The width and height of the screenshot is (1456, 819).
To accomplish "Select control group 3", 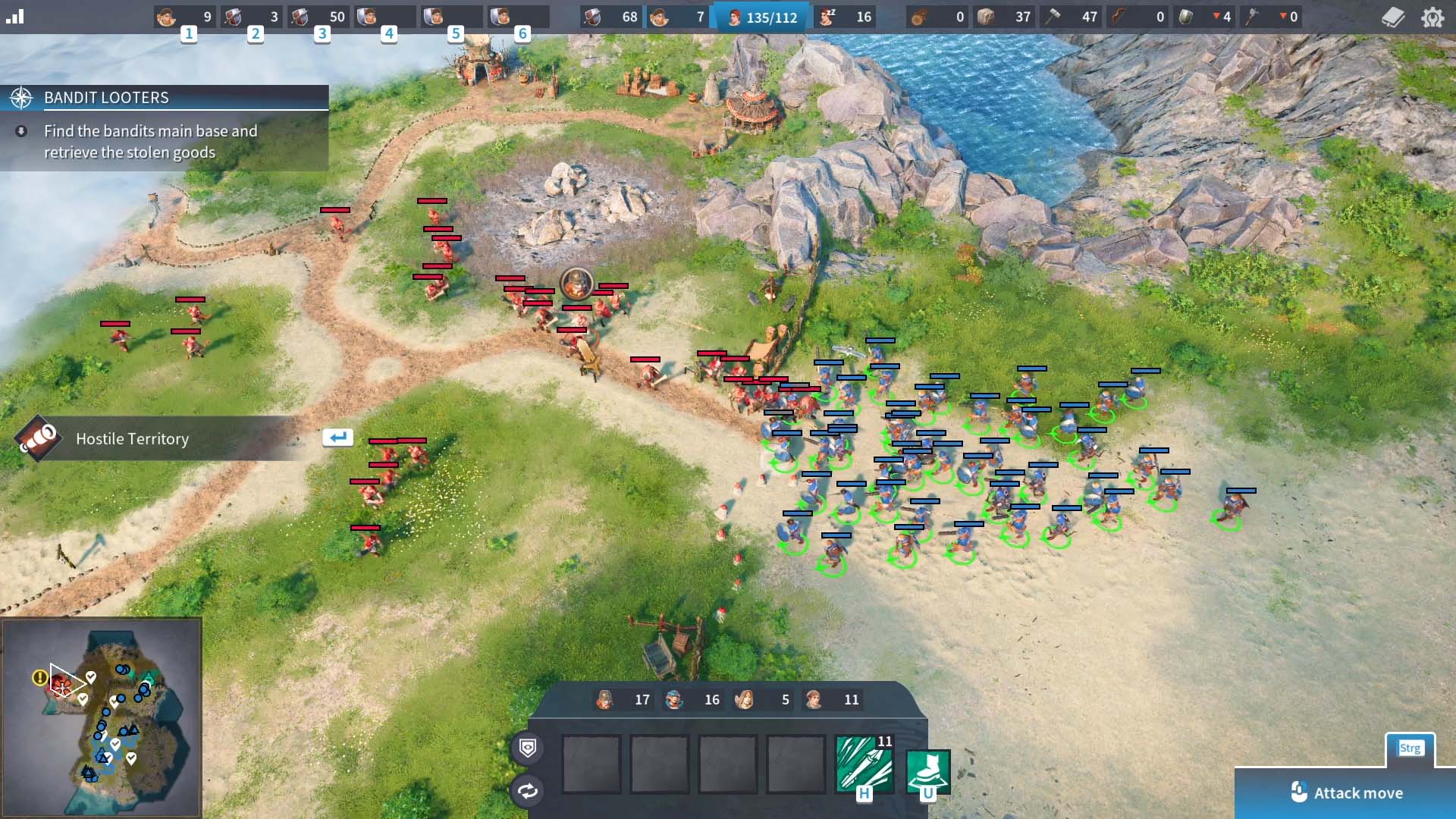I will pyautogui.click(x=319, y=17).
